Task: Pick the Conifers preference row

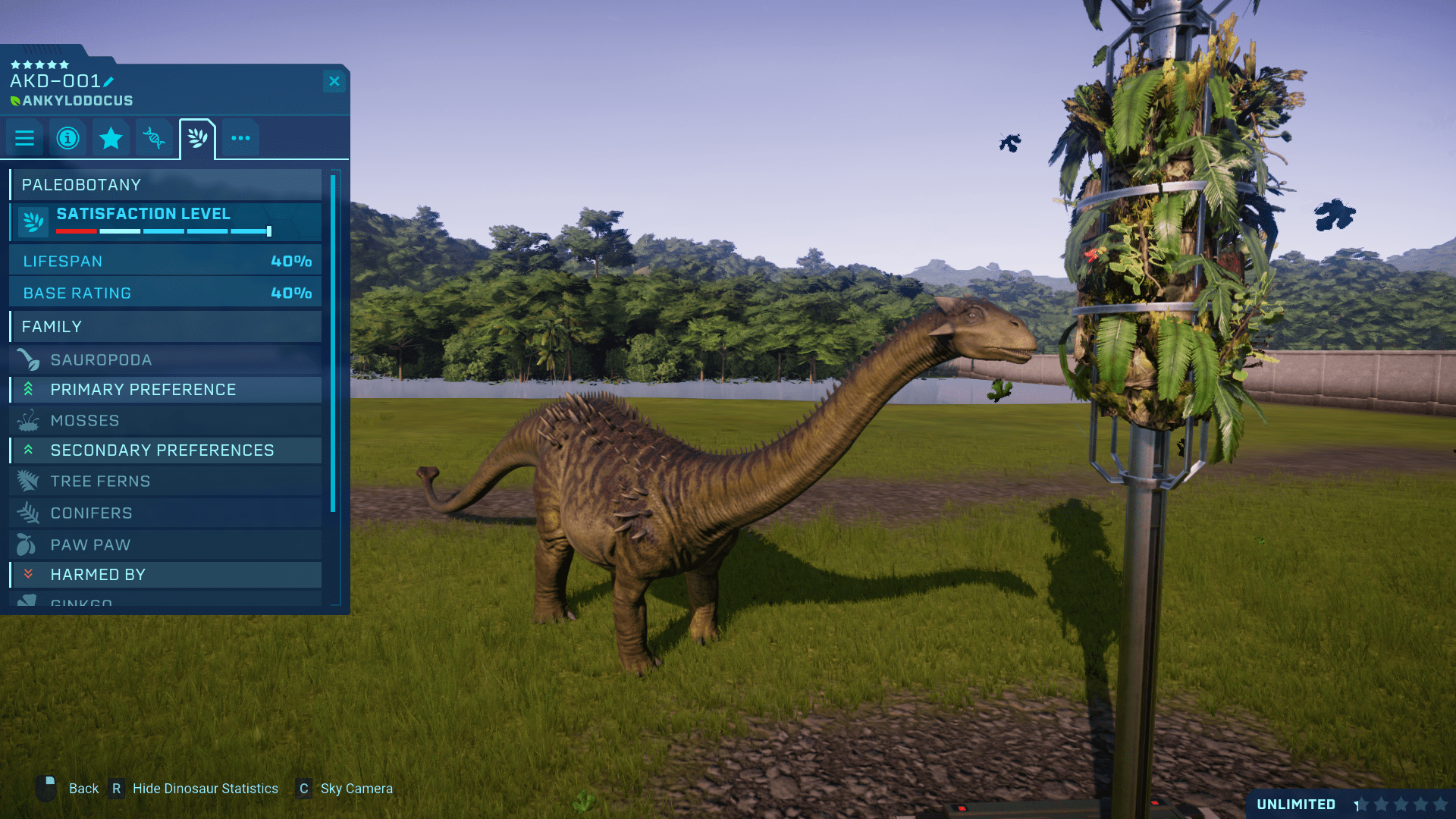Action: (165, 513)
